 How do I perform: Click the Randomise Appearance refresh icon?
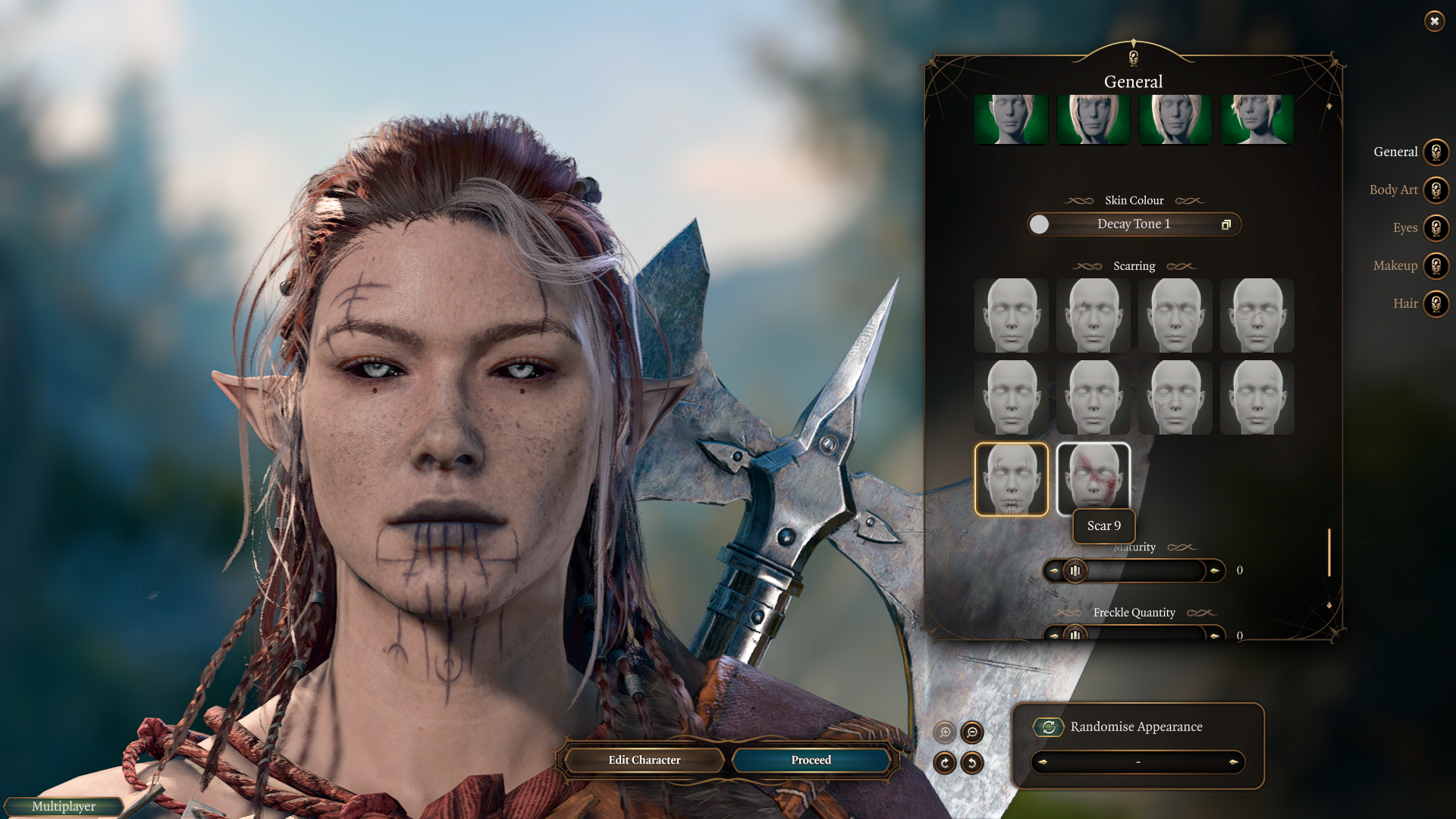pos(1049,726)
